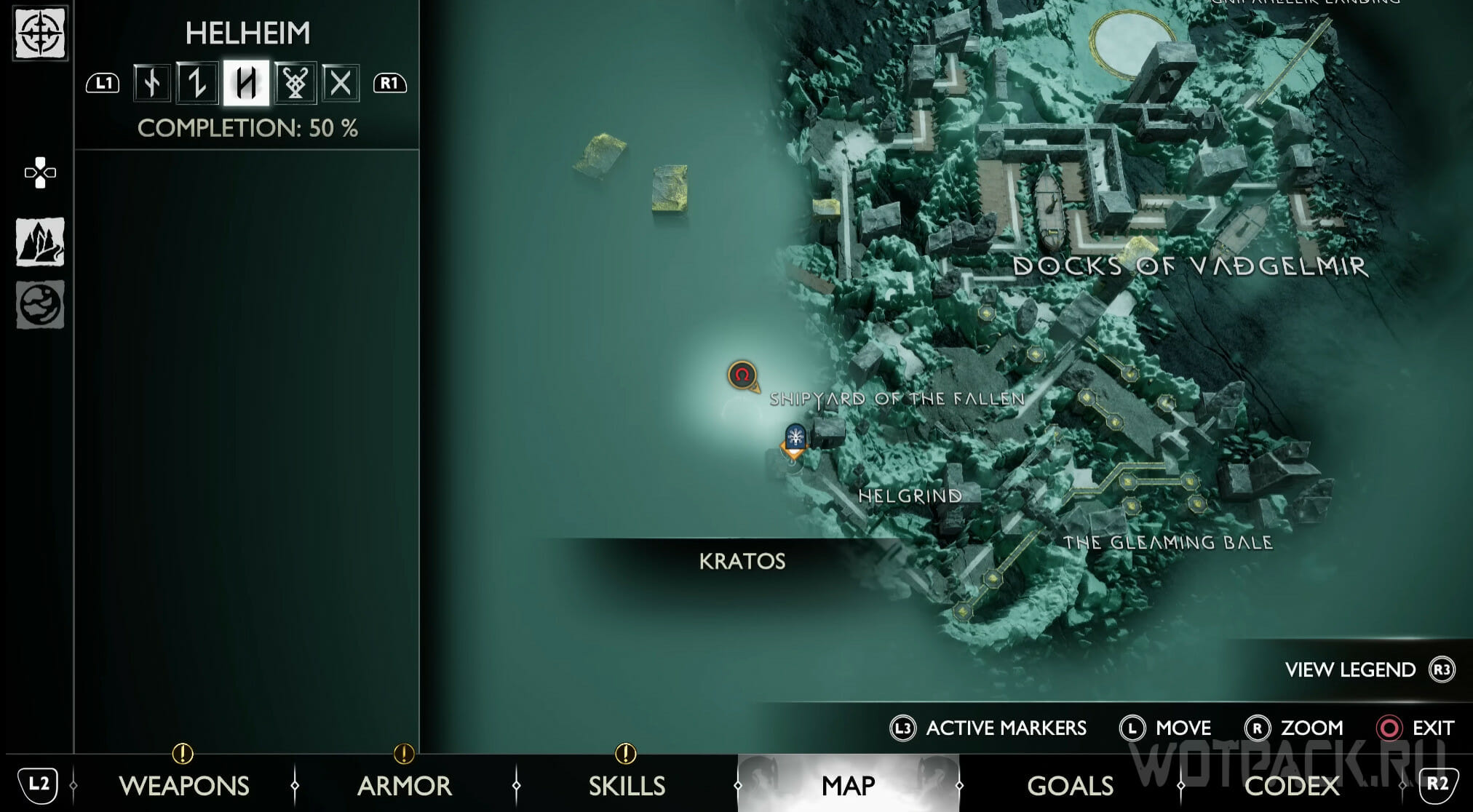
Task: Switch to the globe realm view icon
Action: click(x=40, y=305)
